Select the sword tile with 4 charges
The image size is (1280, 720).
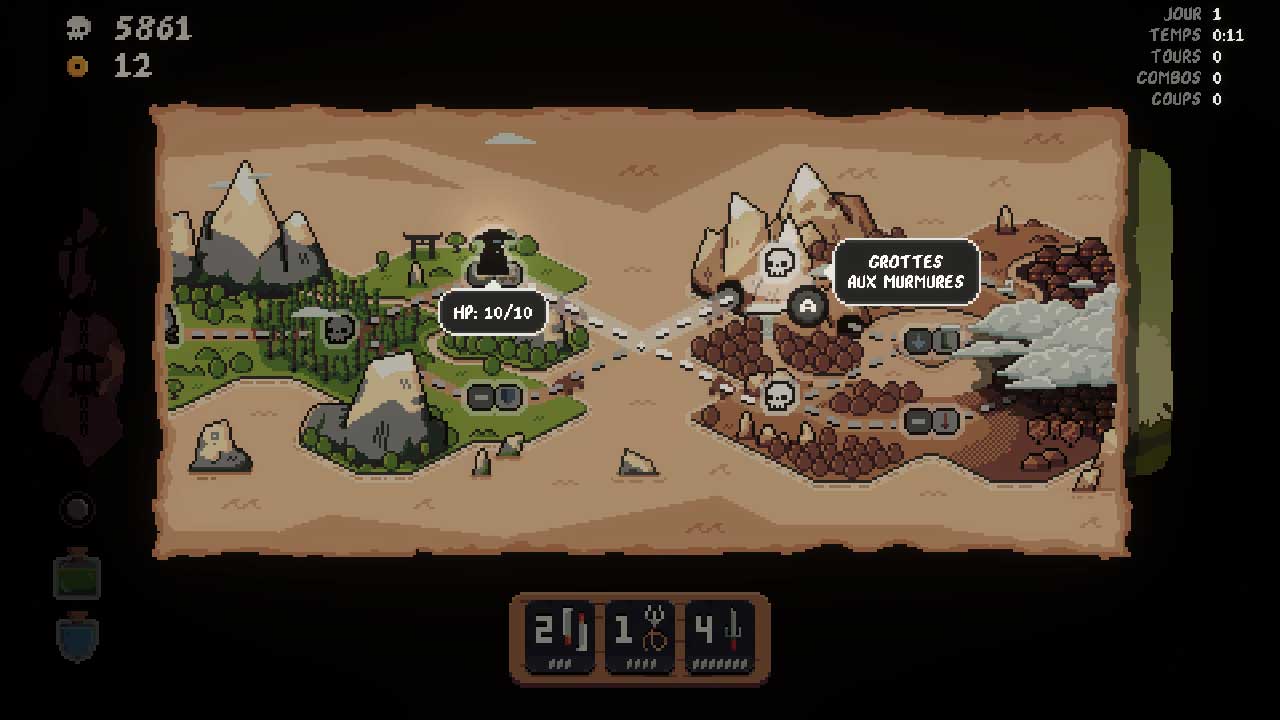click(721, 633)
